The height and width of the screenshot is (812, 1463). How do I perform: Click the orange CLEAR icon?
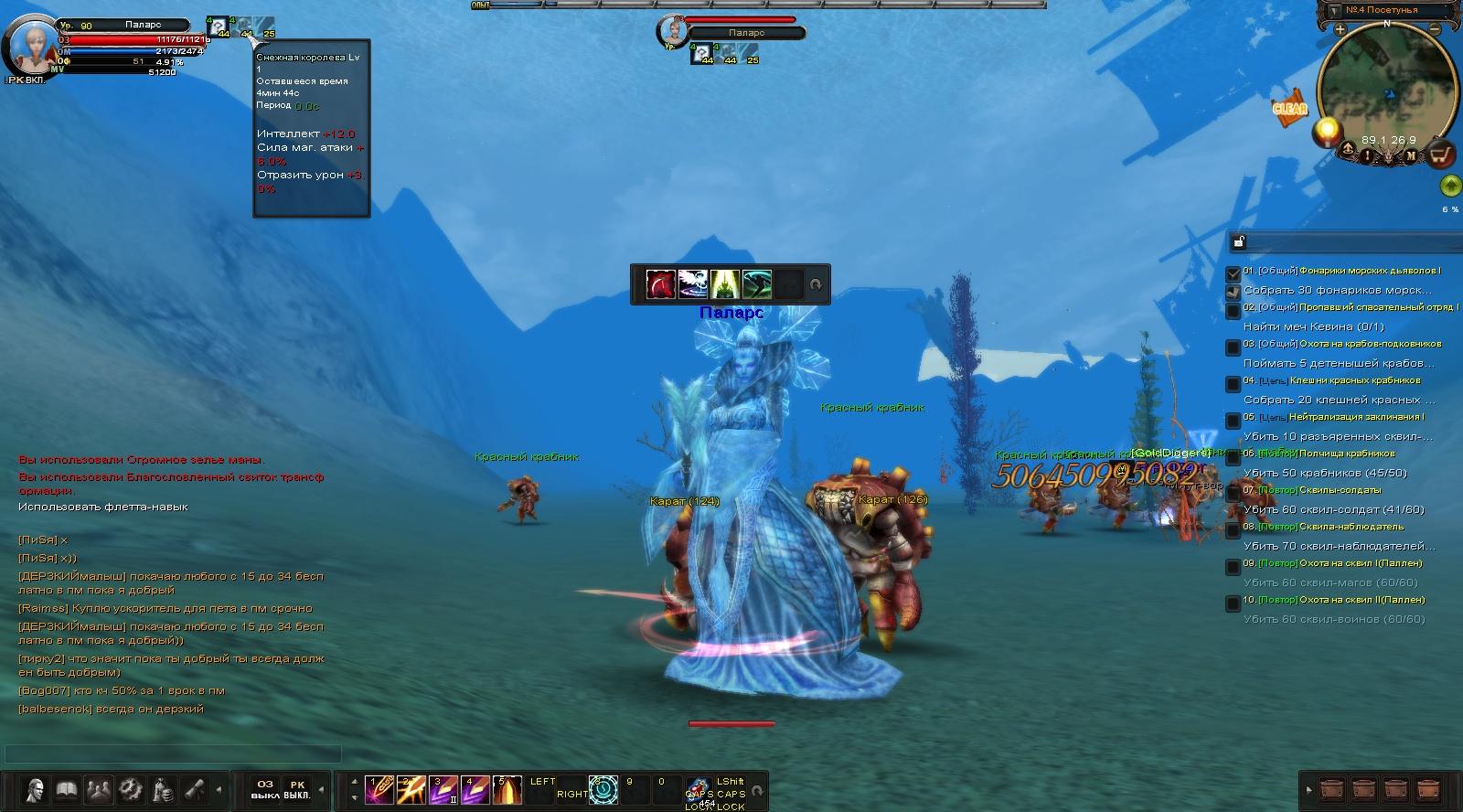pyautogui.click(x=1289, y=108)
